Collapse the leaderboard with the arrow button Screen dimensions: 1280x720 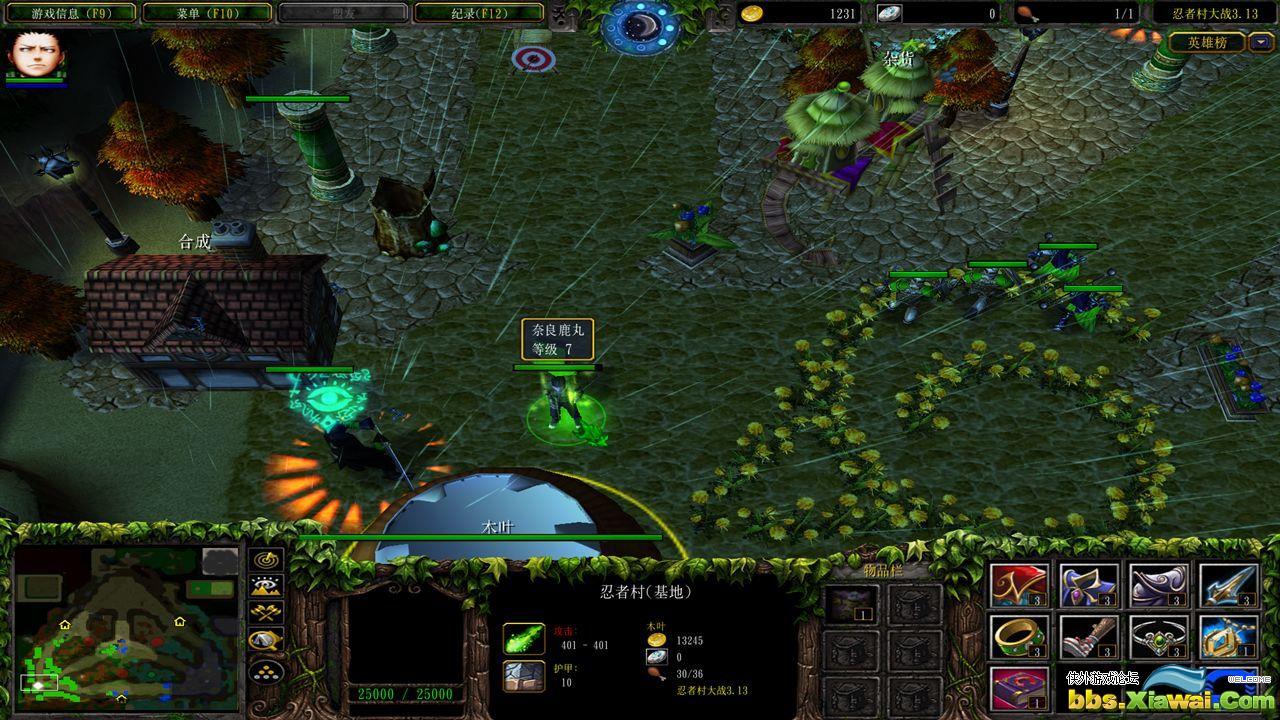1260,42
